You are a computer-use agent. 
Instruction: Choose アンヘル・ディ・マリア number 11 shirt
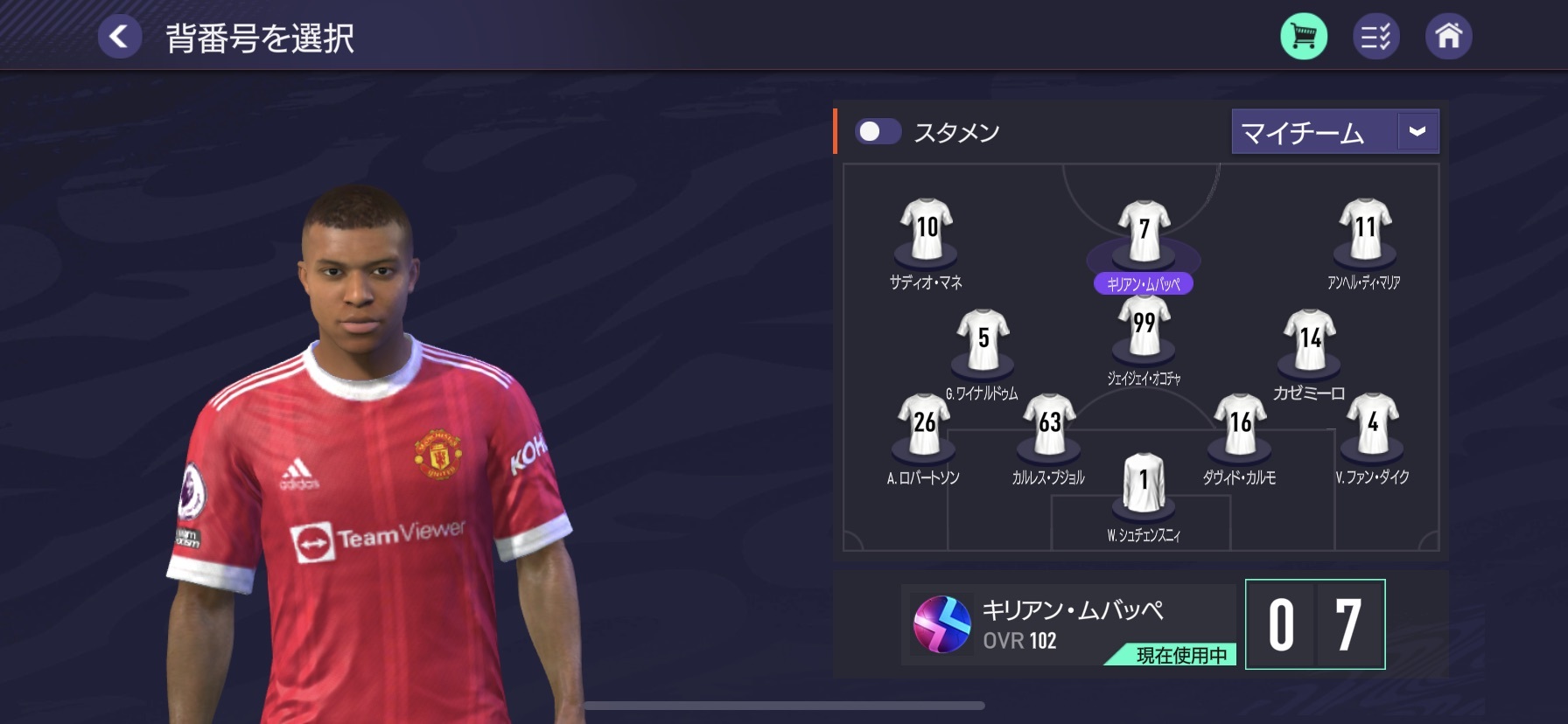(1365, 229)
